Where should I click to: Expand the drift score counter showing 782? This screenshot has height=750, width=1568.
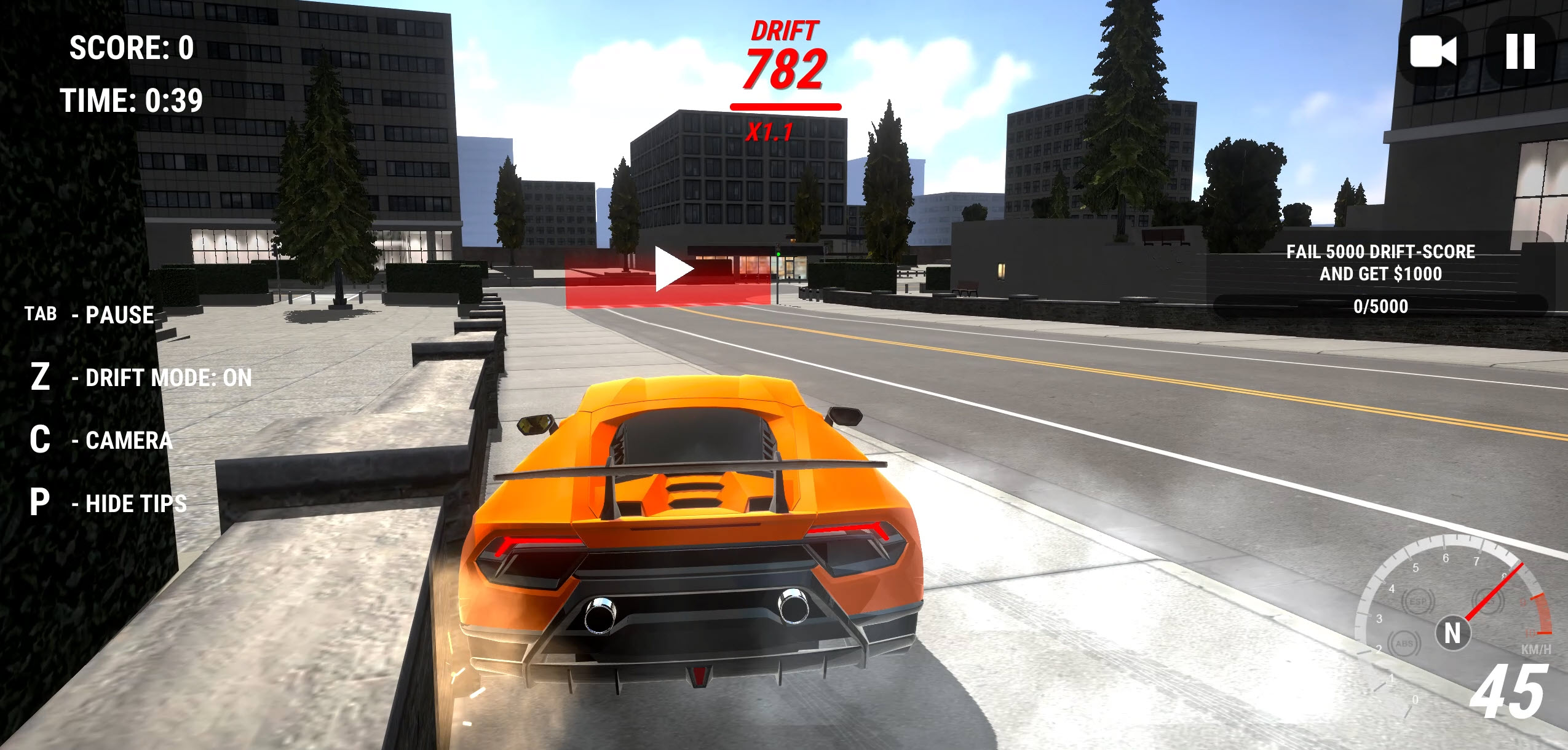click(x=785, y=69)
